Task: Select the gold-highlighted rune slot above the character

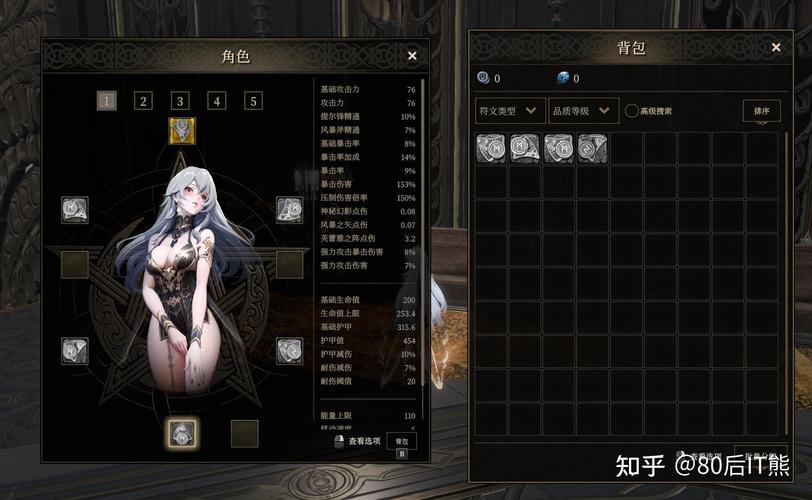Action: pyautogui.click(x=181, y=130)
